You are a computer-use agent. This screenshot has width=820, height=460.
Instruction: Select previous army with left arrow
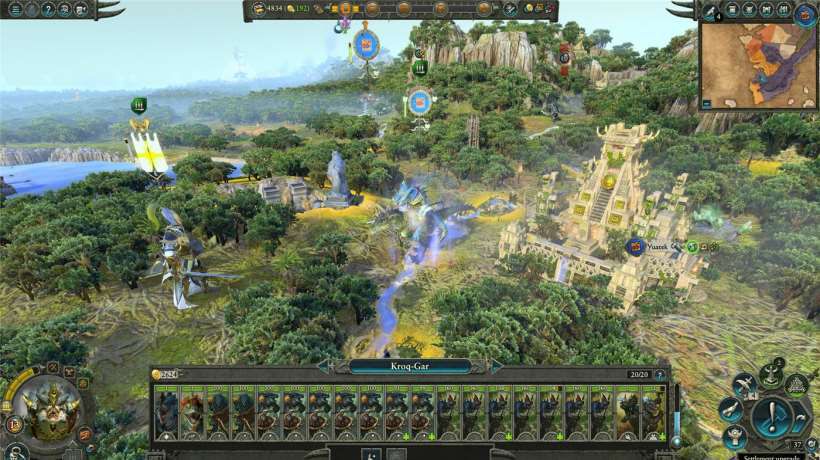(323, 366)
